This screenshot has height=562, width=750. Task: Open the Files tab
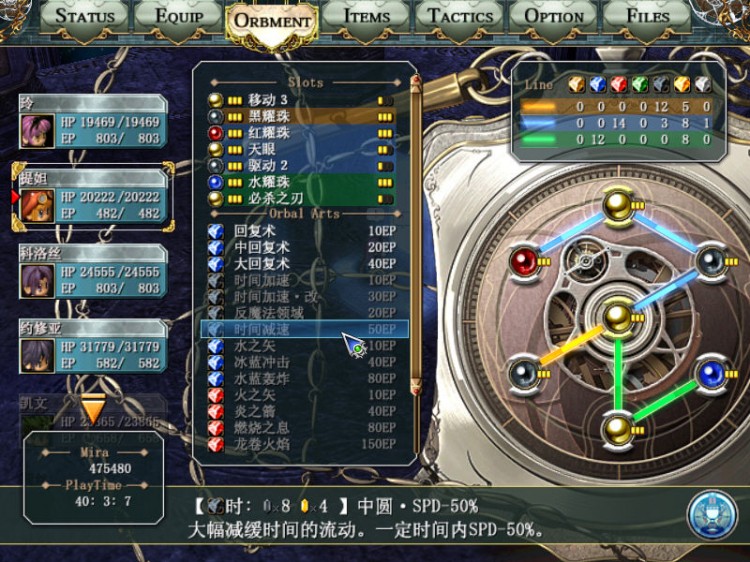coord(647,16)
